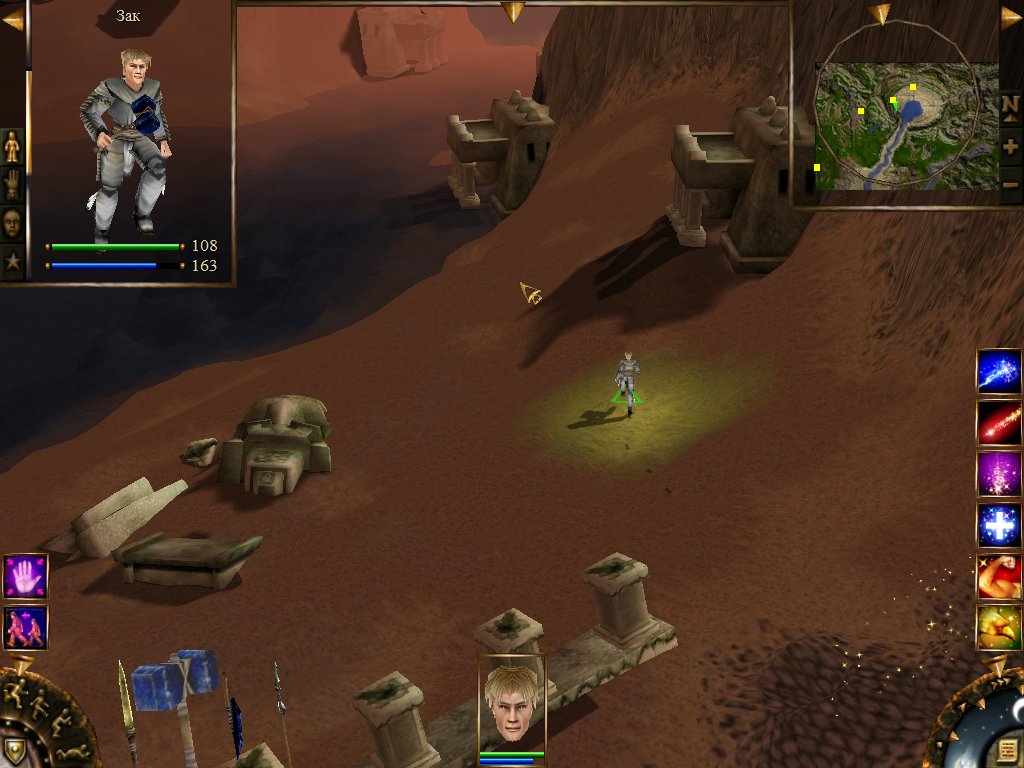Switch to the face tab on character panel
Image resolution: width=1024 pixels, height=768 pixels.
click(x=12, y=222)
